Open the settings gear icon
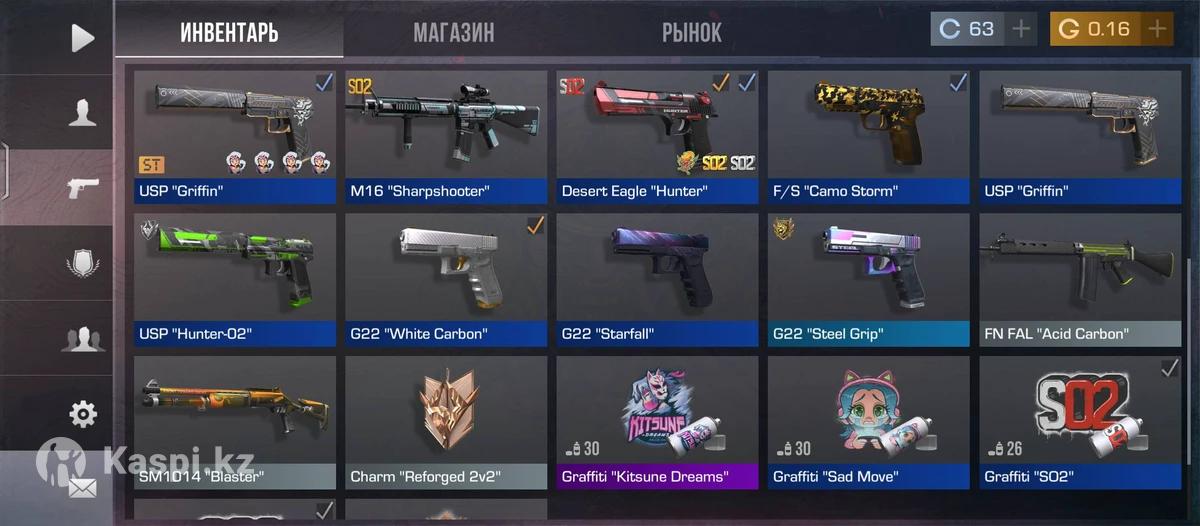The image size is (1200, 526). 82,413
